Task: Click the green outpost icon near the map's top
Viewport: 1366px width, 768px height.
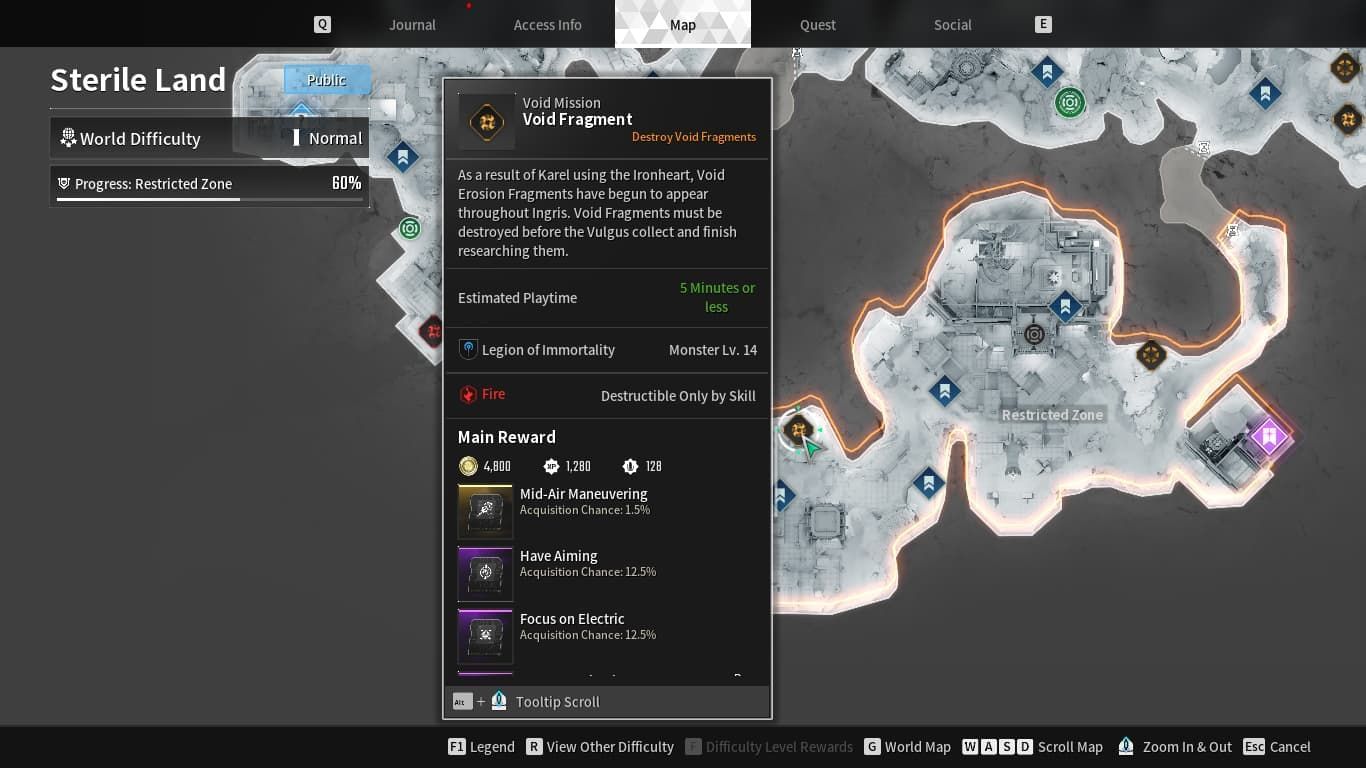Action: click(x=1070, y=102)
